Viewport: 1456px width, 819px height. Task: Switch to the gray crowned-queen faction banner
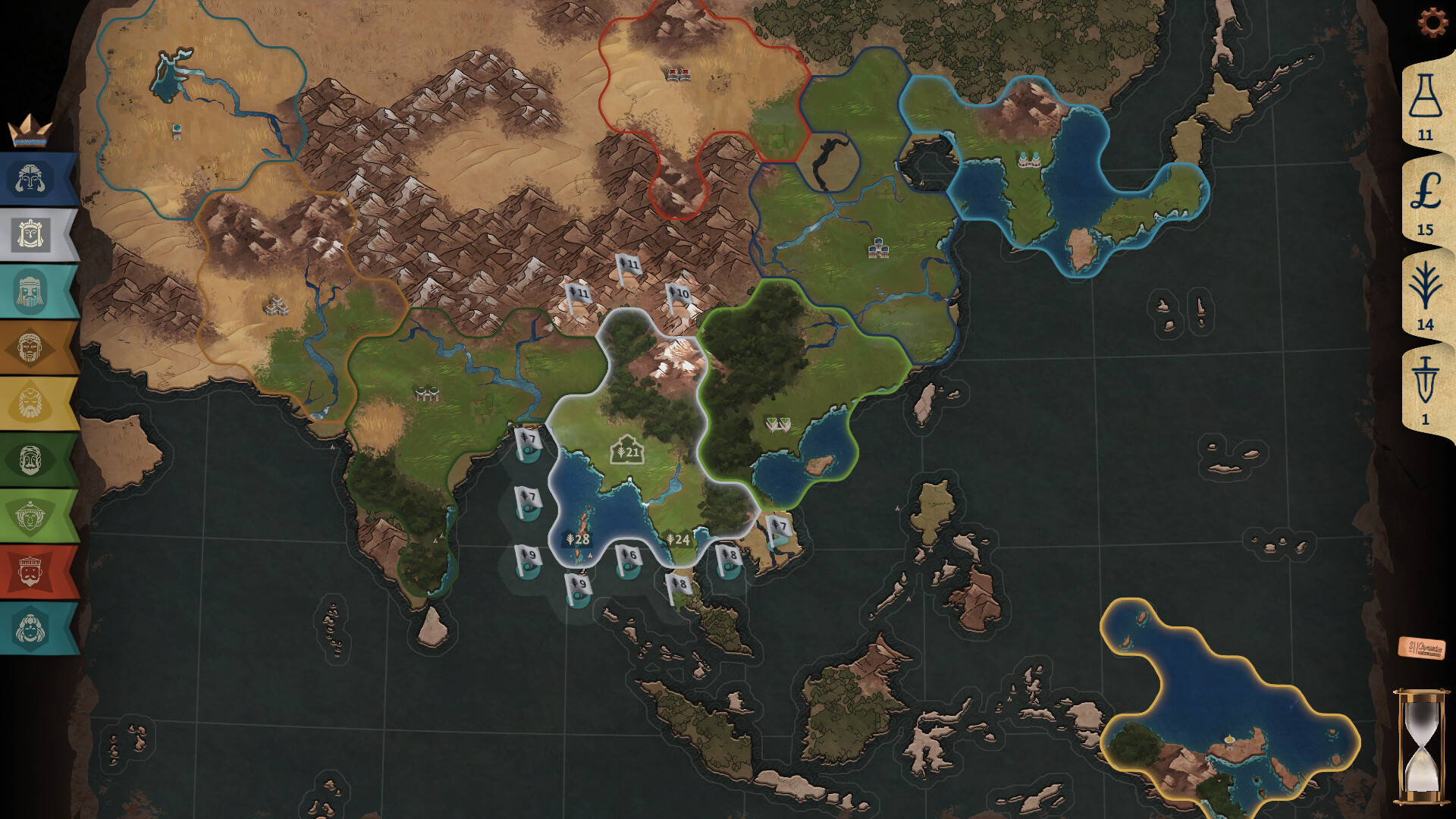pos(30,234)
